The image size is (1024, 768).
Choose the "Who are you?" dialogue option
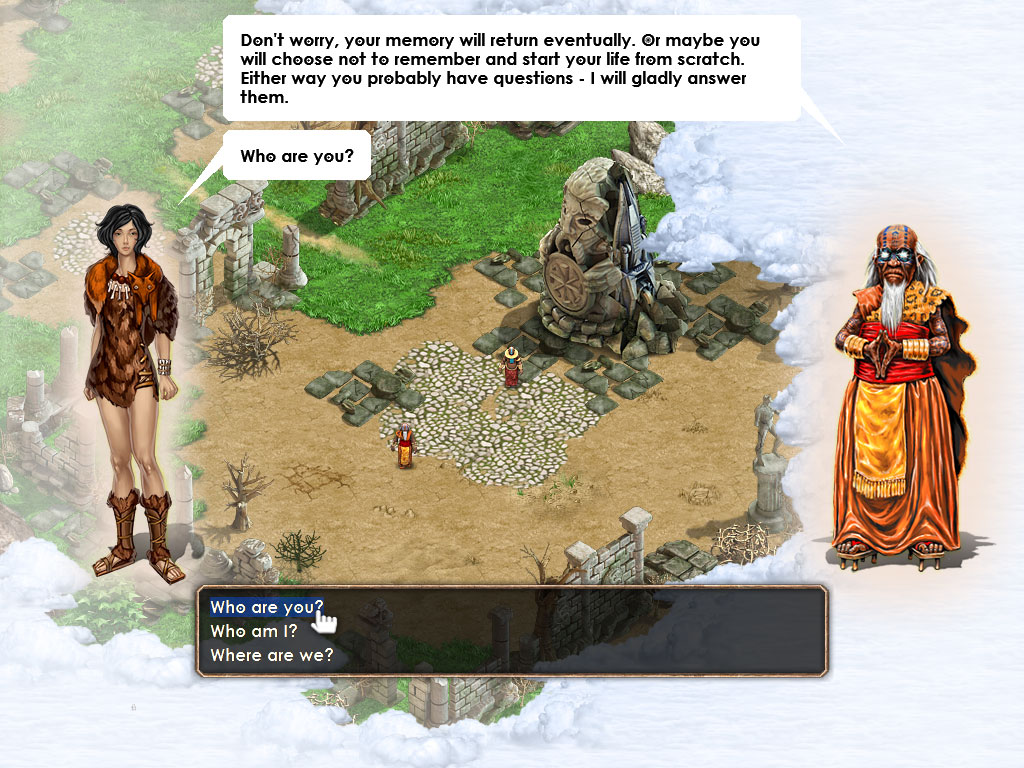point(265,608)
